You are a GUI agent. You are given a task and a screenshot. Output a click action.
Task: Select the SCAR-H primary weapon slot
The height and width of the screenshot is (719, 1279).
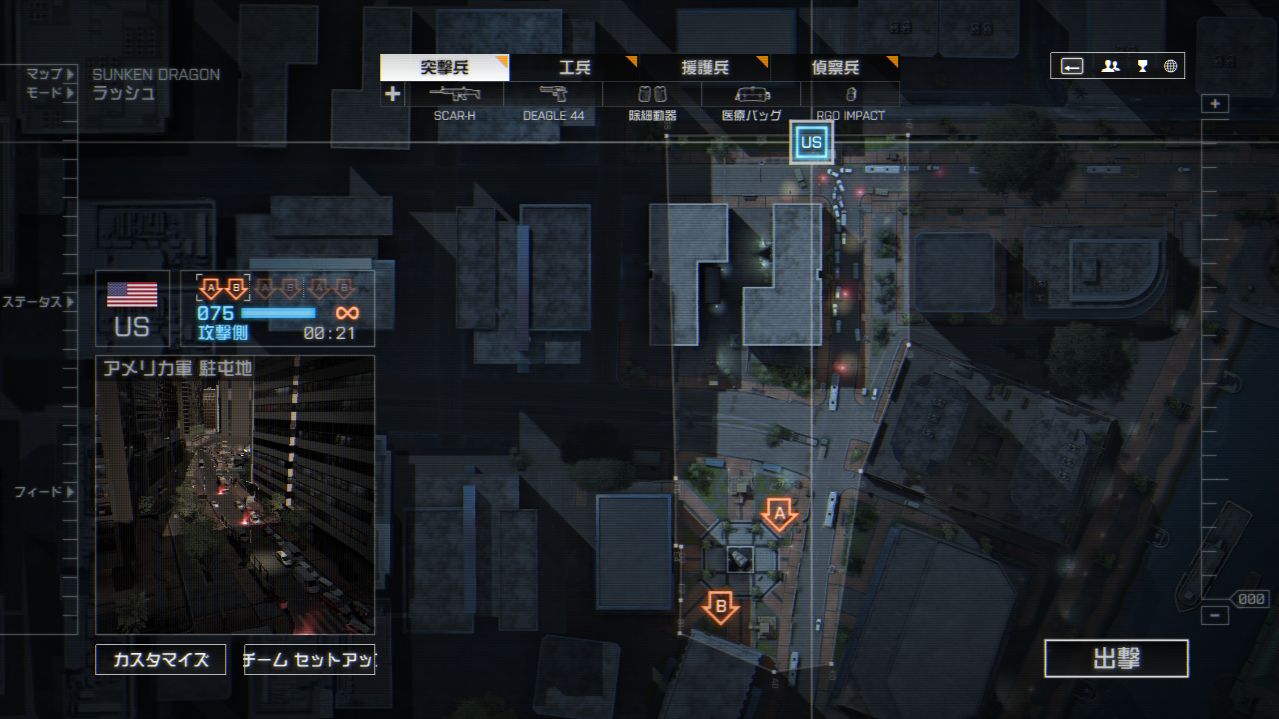coord(454,95)
